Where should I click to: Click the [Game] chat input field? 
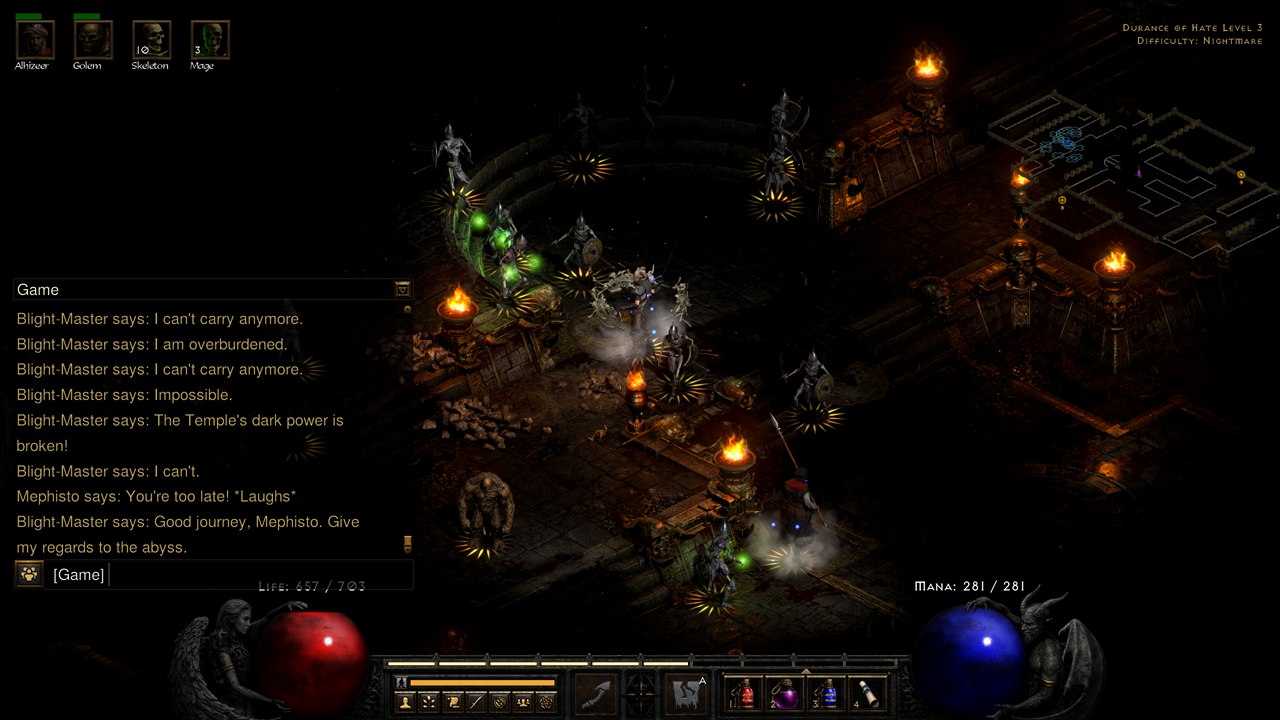[200, 574]
